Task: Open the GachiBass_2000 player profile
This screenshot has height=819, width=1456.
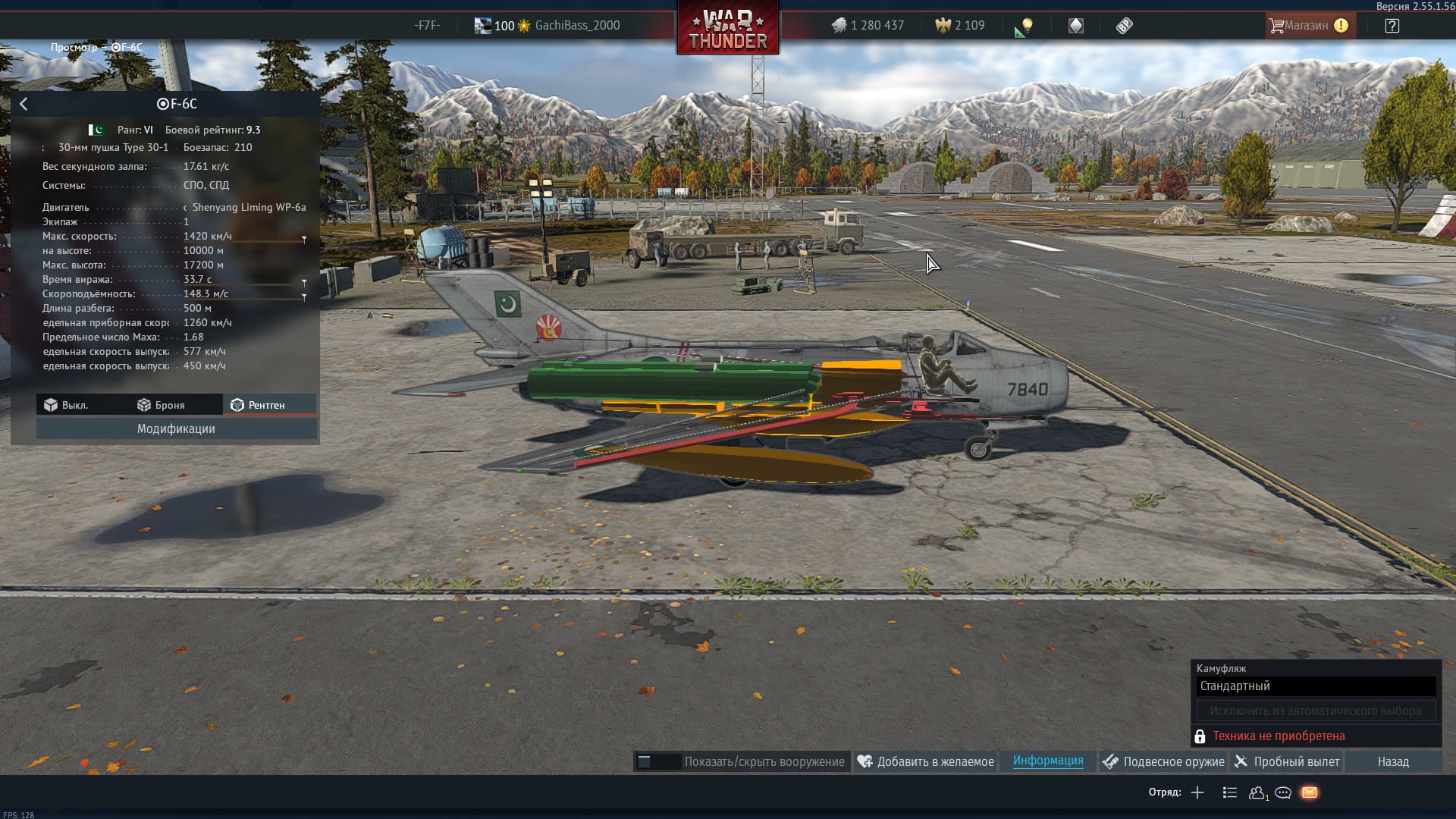Action: [x=576, y=26]
